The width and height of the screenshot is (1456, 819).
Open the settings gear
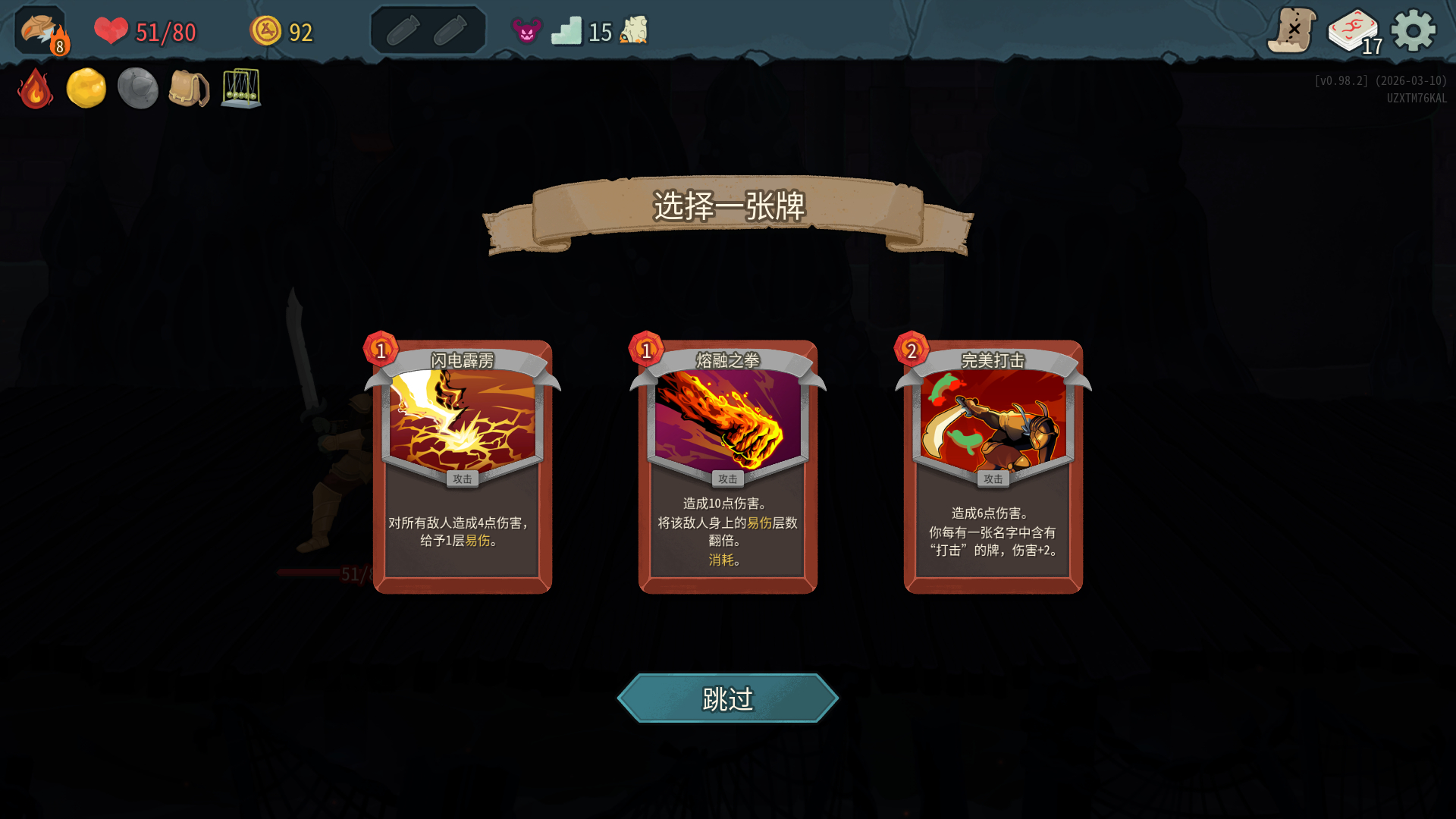(x=1413, y=31)
